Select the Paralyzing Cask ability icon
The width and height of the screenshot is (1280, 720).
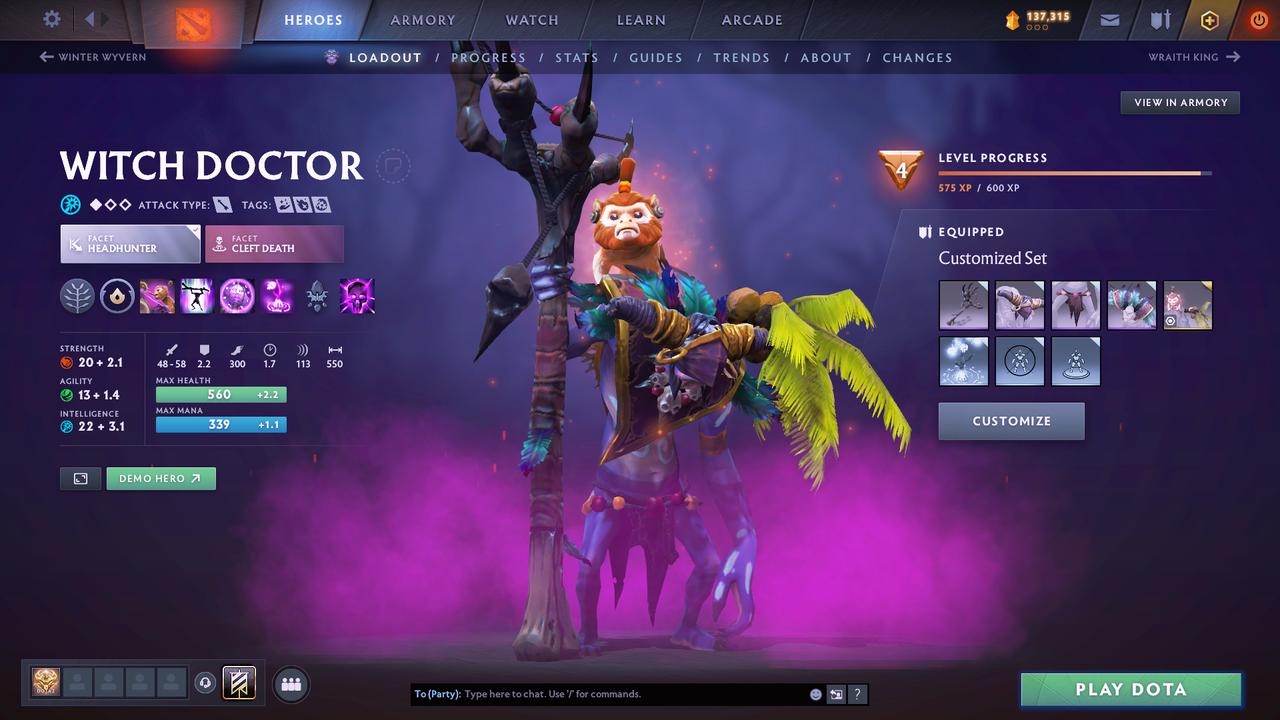[157, 295]
